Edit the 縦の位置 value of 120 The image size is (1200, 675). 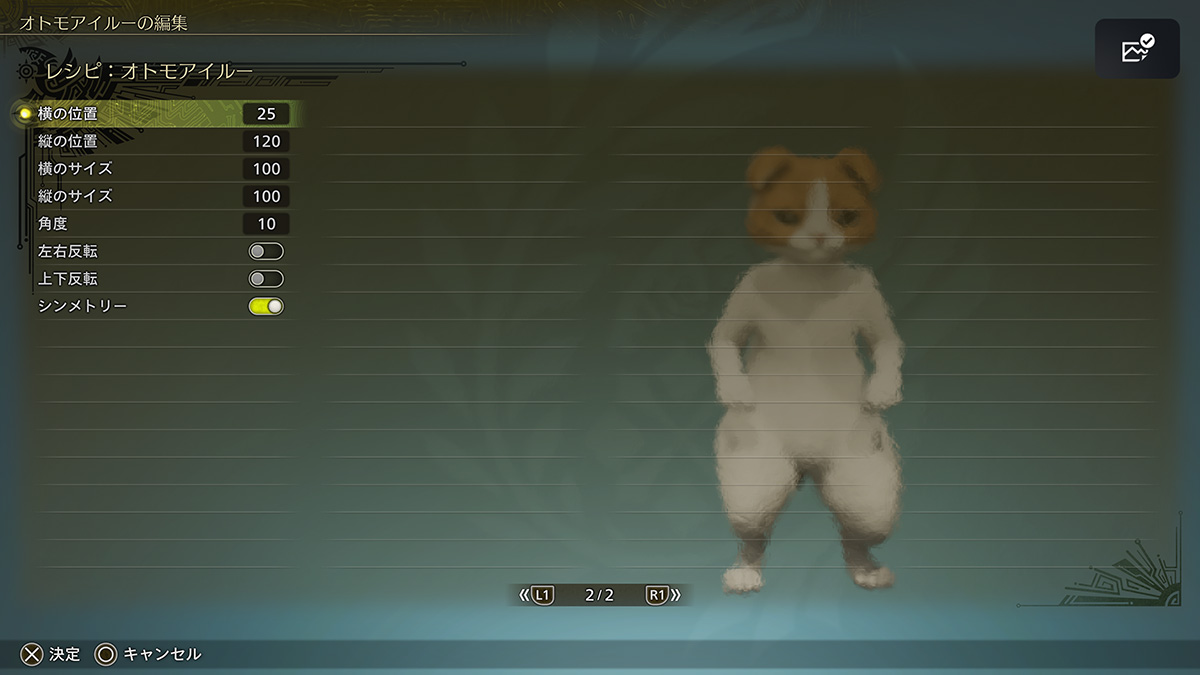tap(266, 141)
